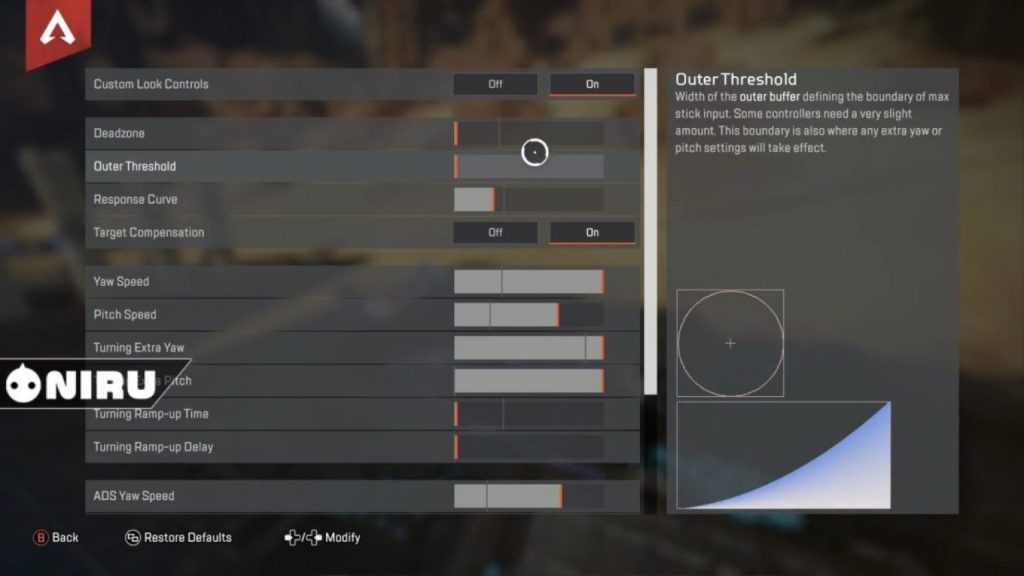Click the settings list scrollbar
Screen dimensions: 1024x576
(651, 230)
